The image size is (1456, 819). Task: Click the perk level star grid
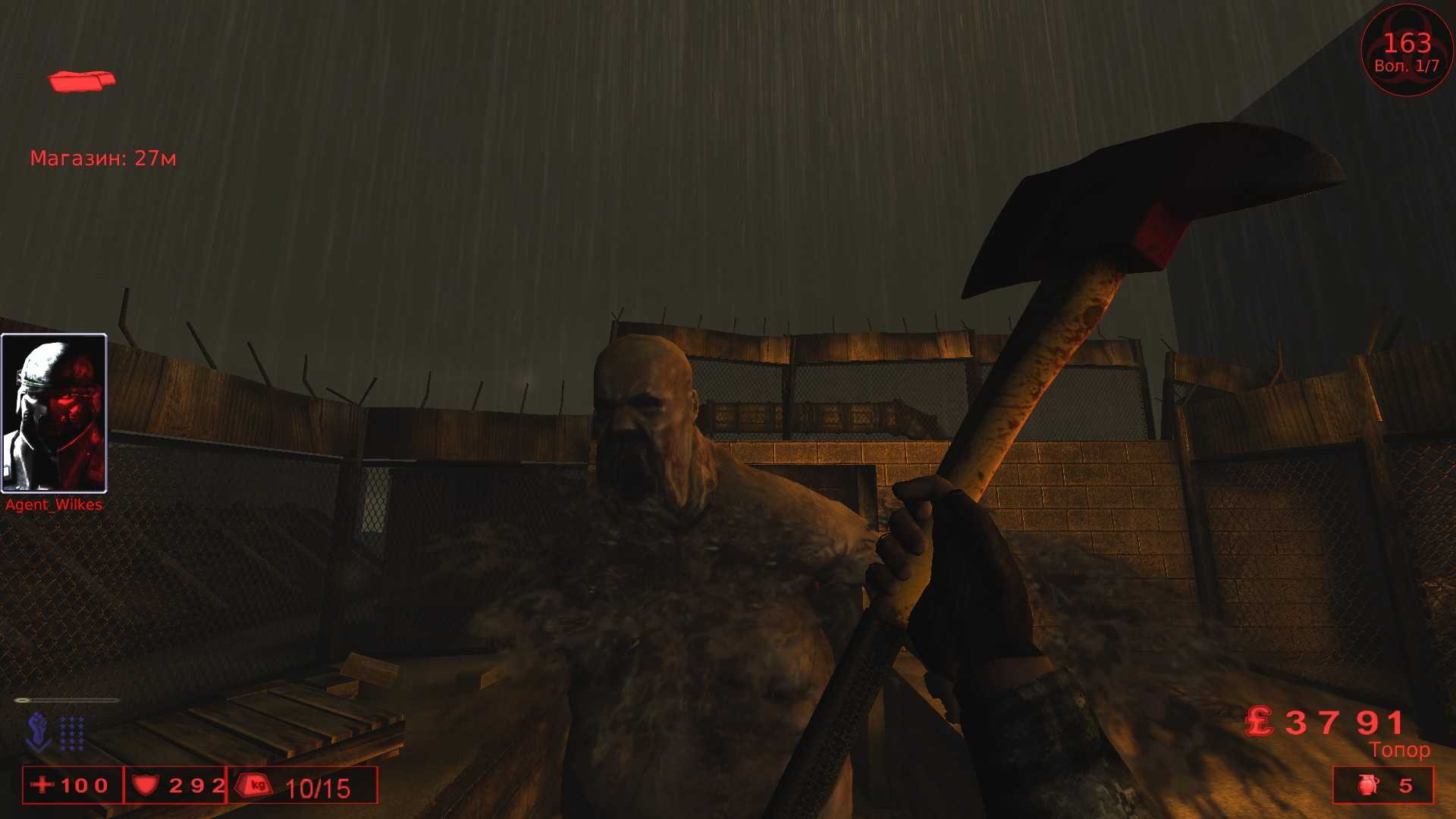pyautogui.click(x=72, y=733)
